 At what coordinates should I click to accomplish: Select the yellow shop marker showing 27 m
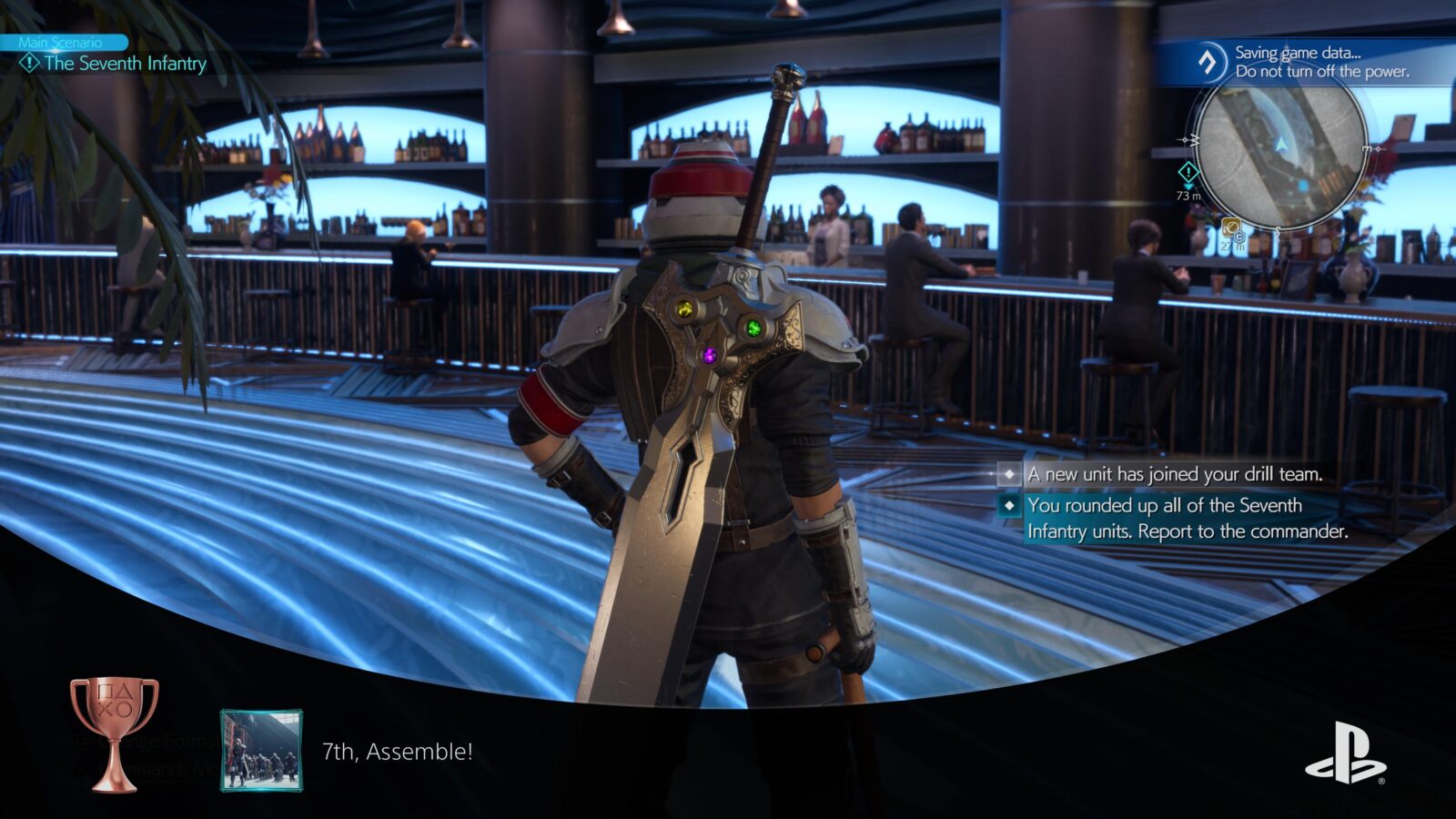(x=1231, y=227)
